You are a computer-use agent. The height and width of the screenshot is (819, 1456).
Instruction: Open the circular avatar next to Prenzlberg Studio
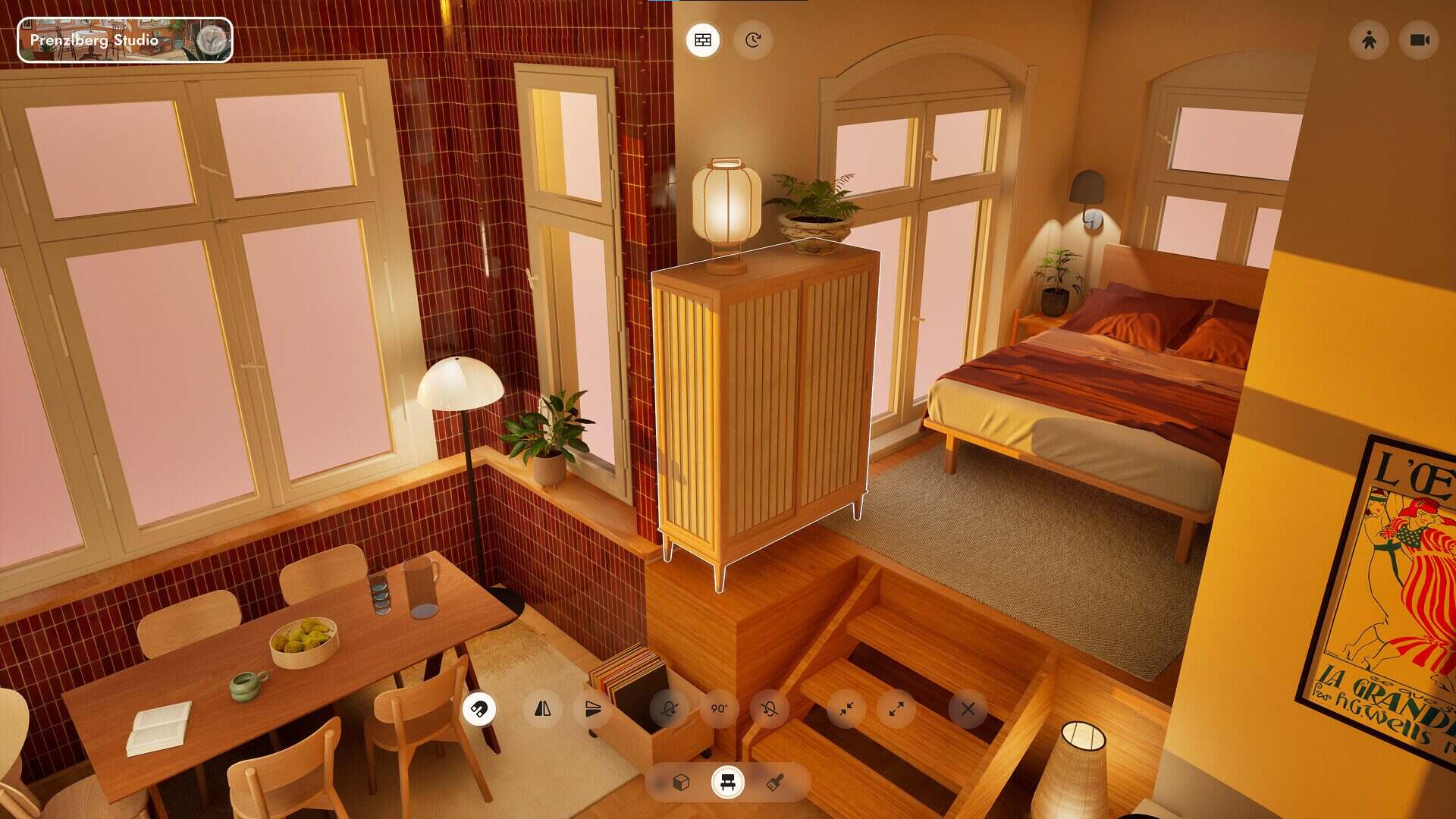[210, 38]
